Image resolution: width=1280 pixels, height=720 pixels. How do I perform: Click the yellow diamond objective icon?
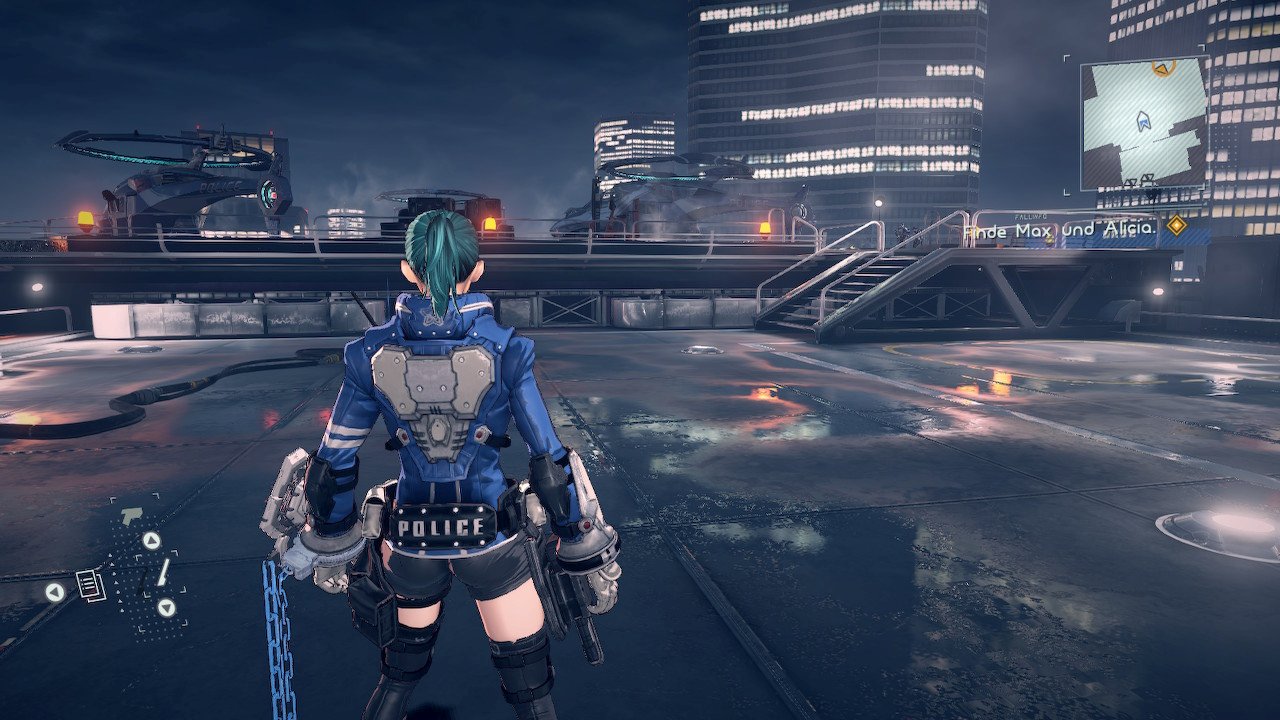(1177, 226)
